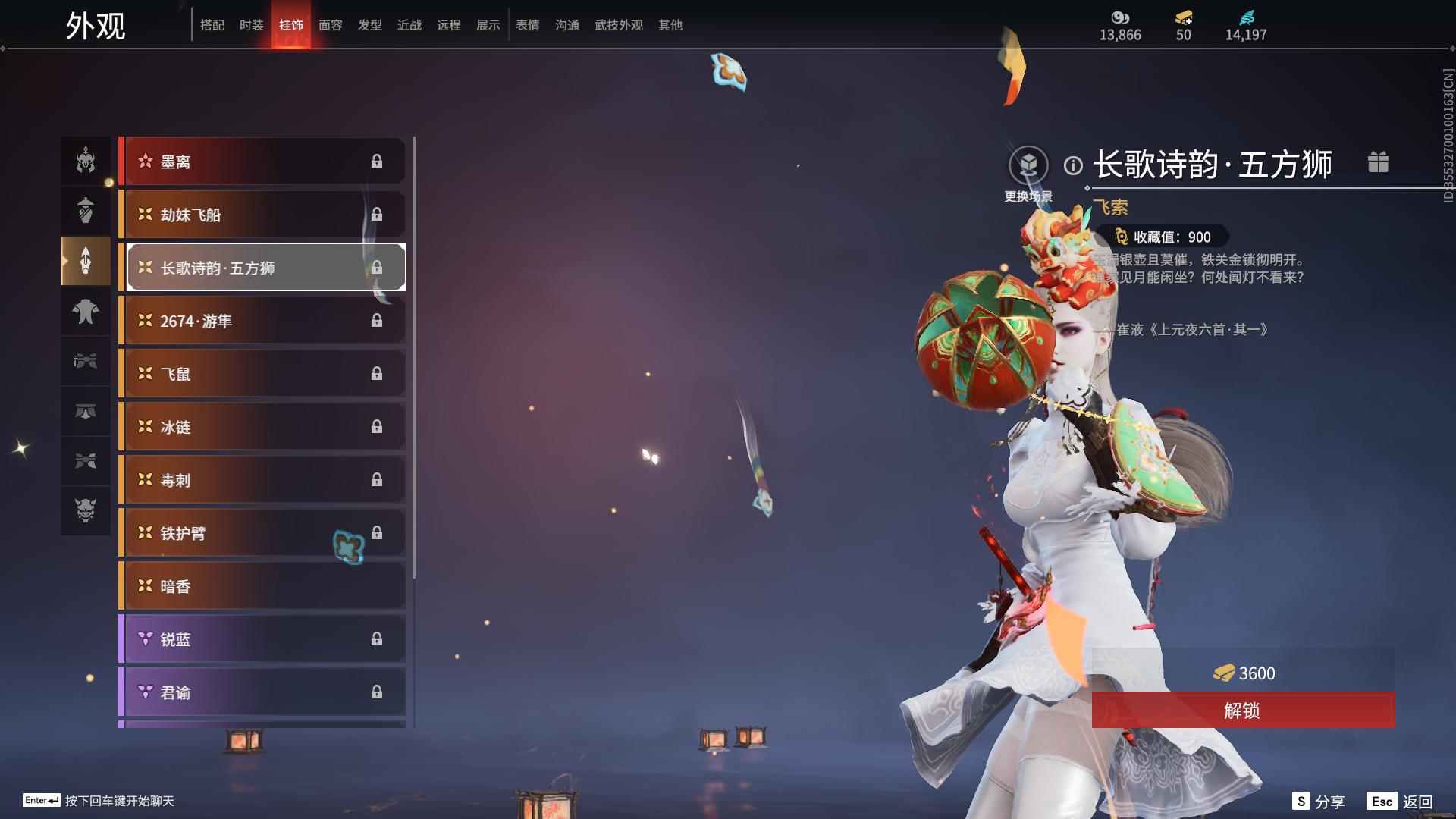Click the gift icon near the item title
Viewport: 1456px width, 819px height.
point(1379,162)
